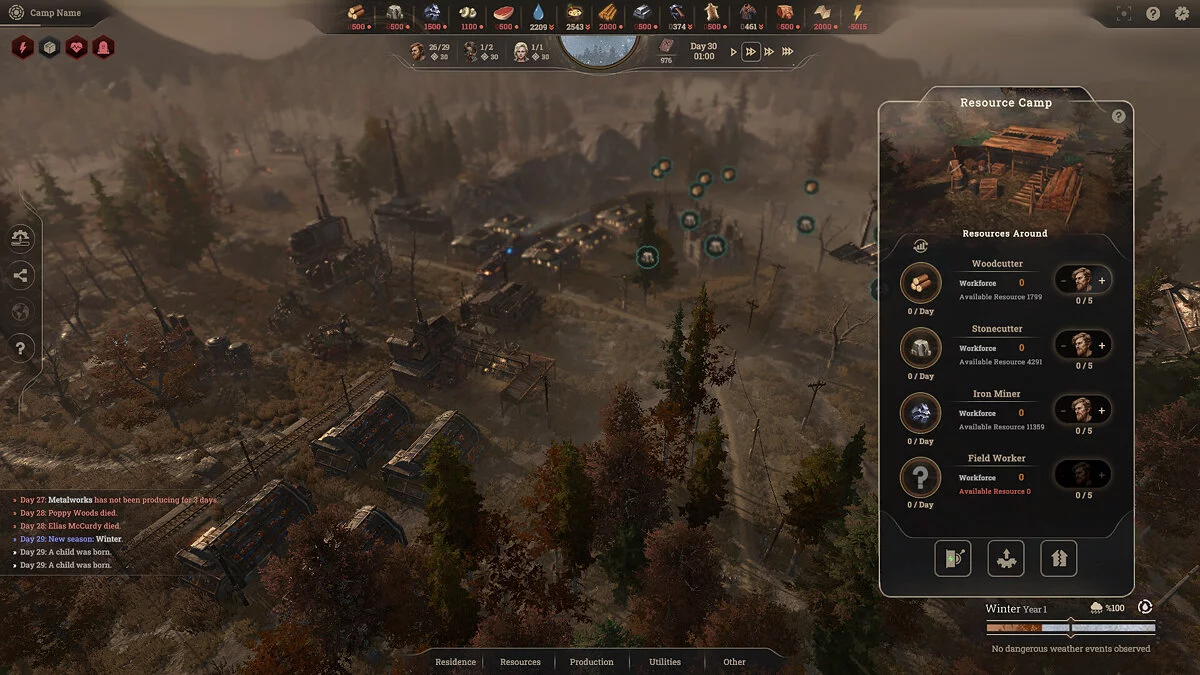Switch to the Resources build category
This screenshot has width=1200, height=675.
520,662
